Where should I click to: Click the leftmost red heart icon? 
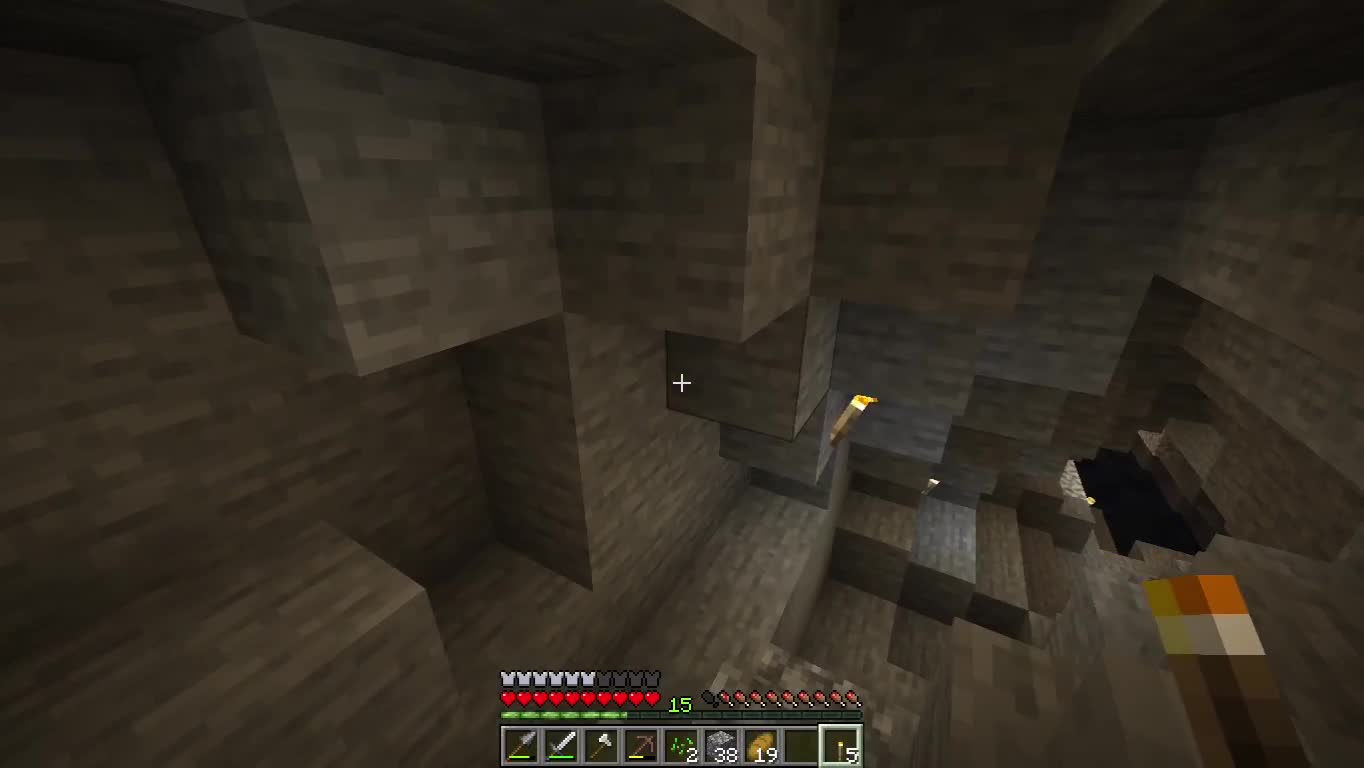[507, 697]
